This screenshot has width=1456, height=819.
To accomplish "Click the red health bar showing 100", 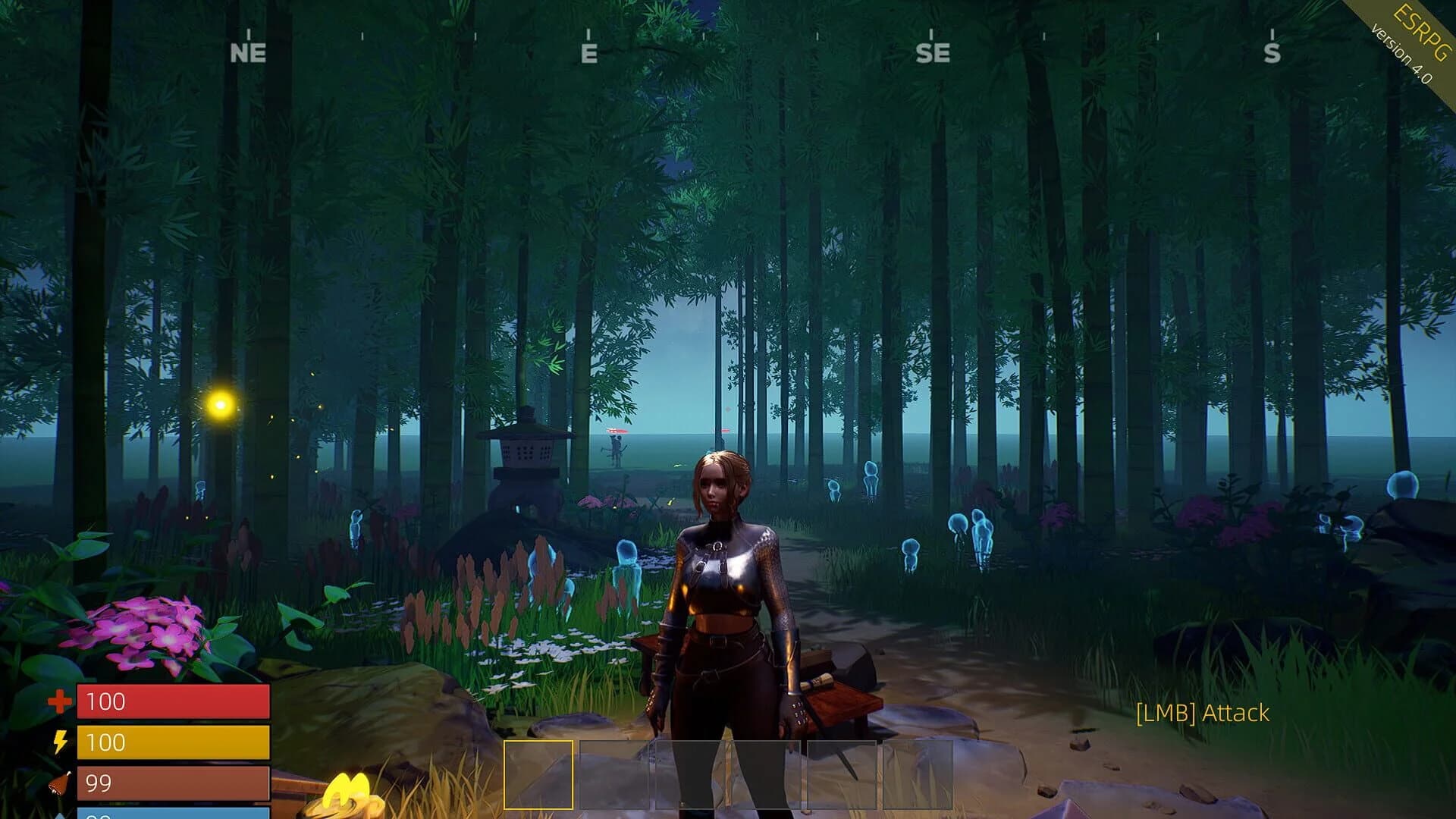I will click(174, 701).
